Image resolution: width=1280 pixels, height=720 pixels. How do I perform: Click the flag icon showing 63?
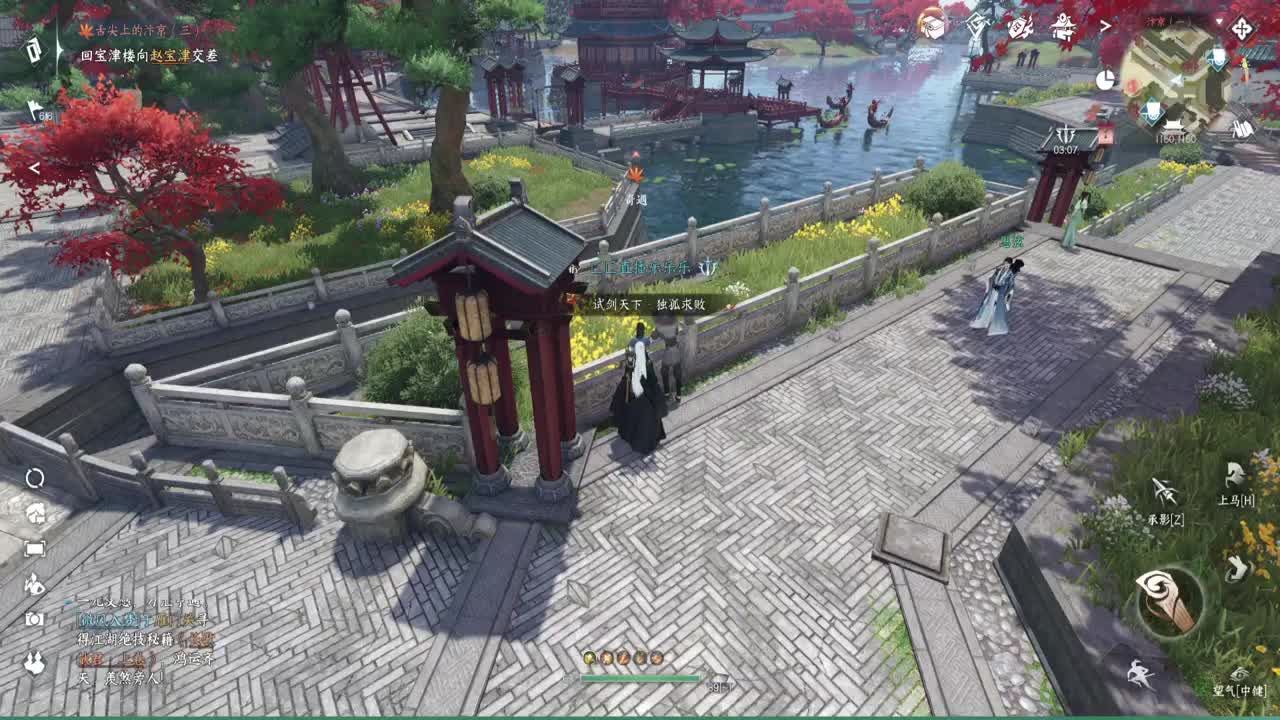[x=34, y=108]
